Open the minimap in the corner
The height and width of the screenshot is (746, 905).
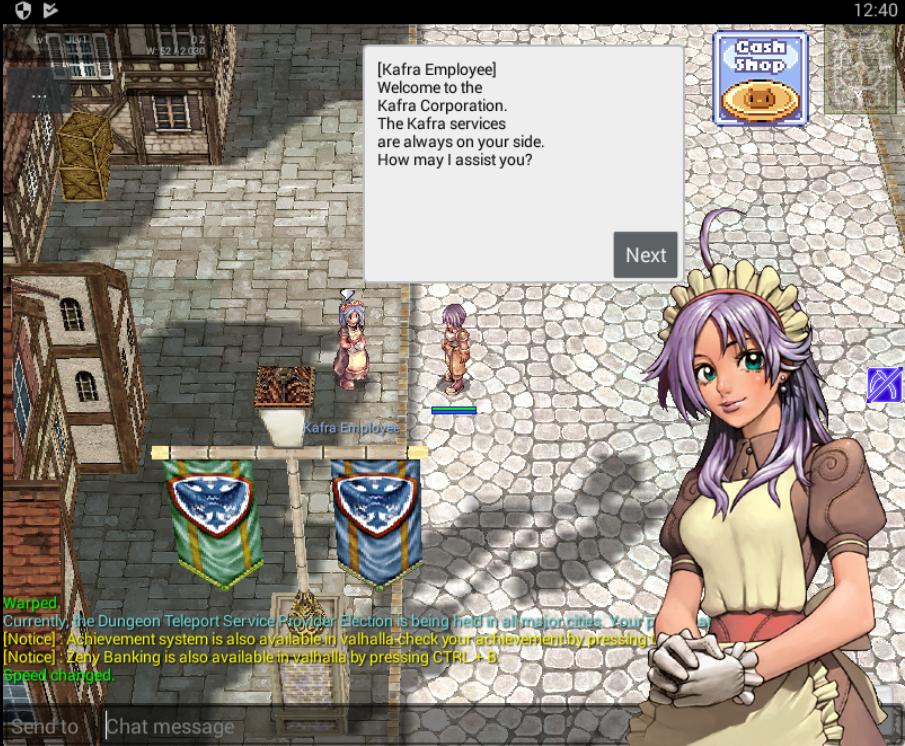pos(860,70)
